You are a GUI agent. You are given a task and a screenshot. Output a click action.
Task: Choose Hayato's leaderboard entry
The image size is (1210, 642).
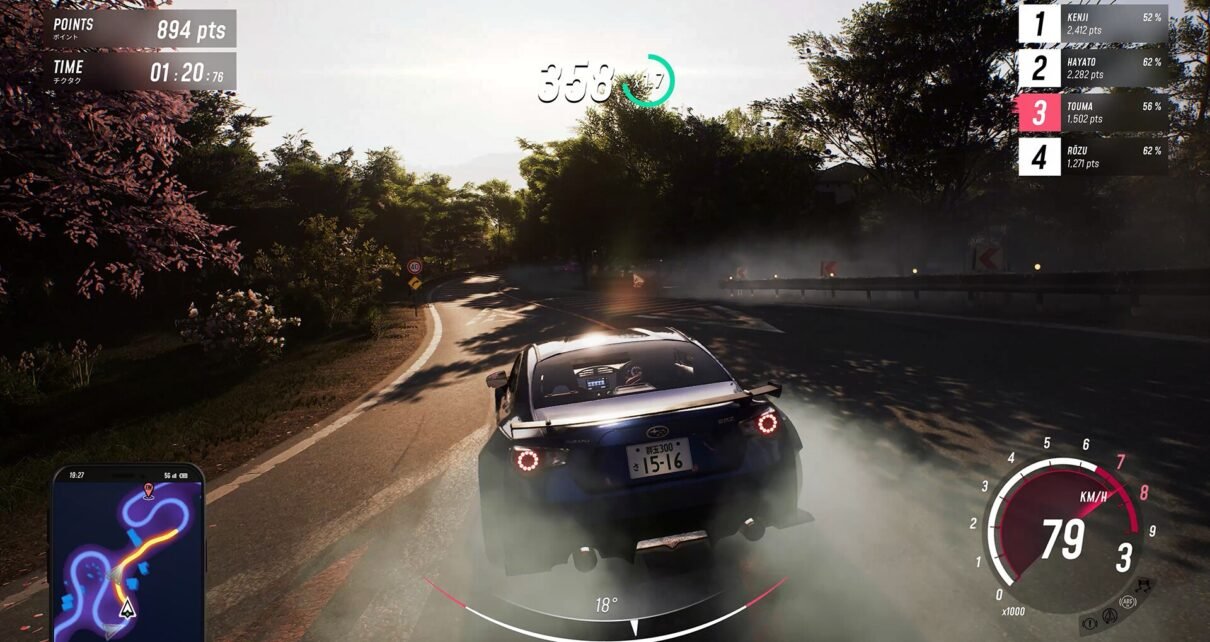[1092, 68]
